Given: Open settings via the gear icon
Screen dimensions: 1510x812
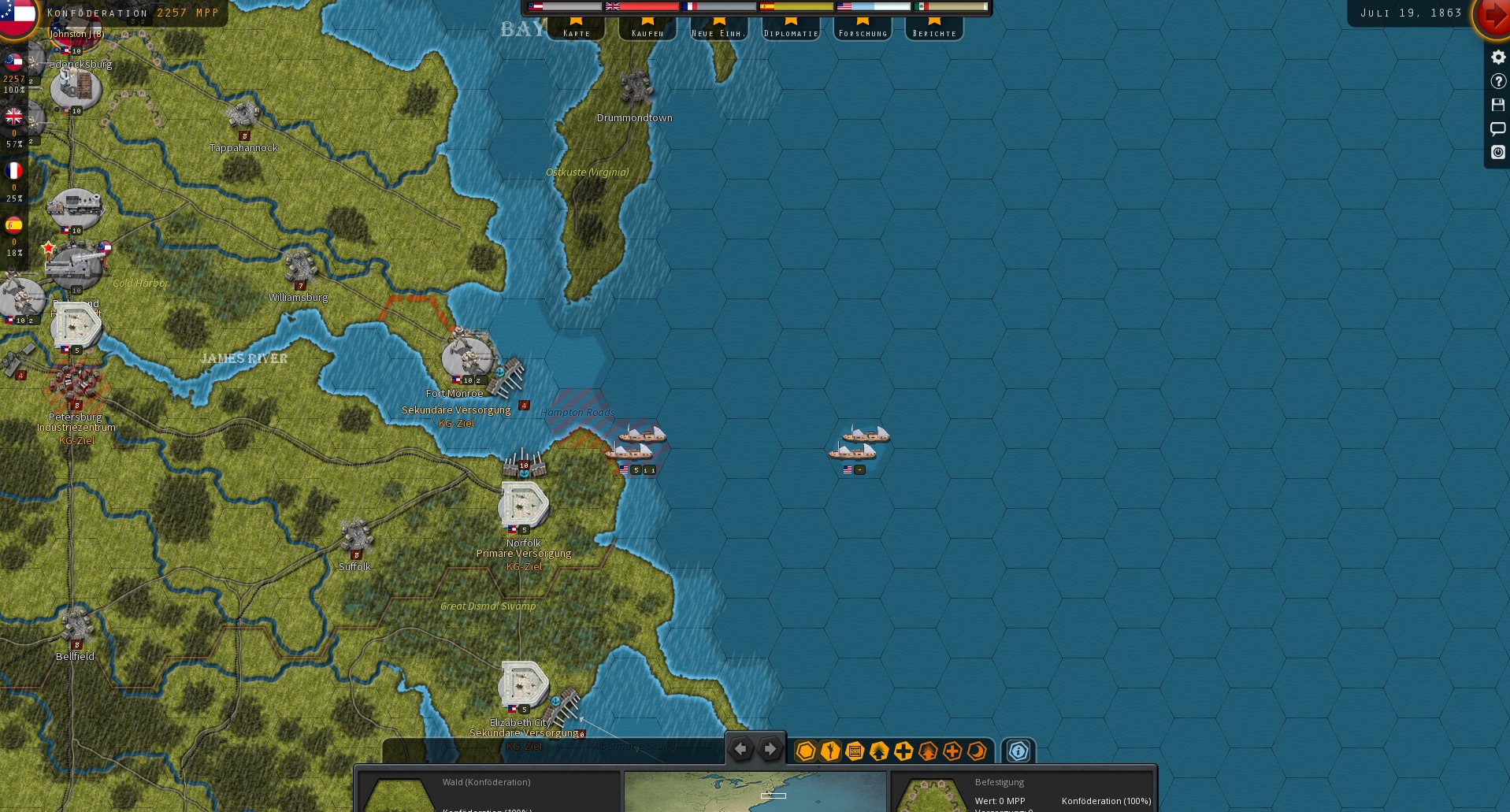Looking at the screenshot, I should (x=1498, y=57).
